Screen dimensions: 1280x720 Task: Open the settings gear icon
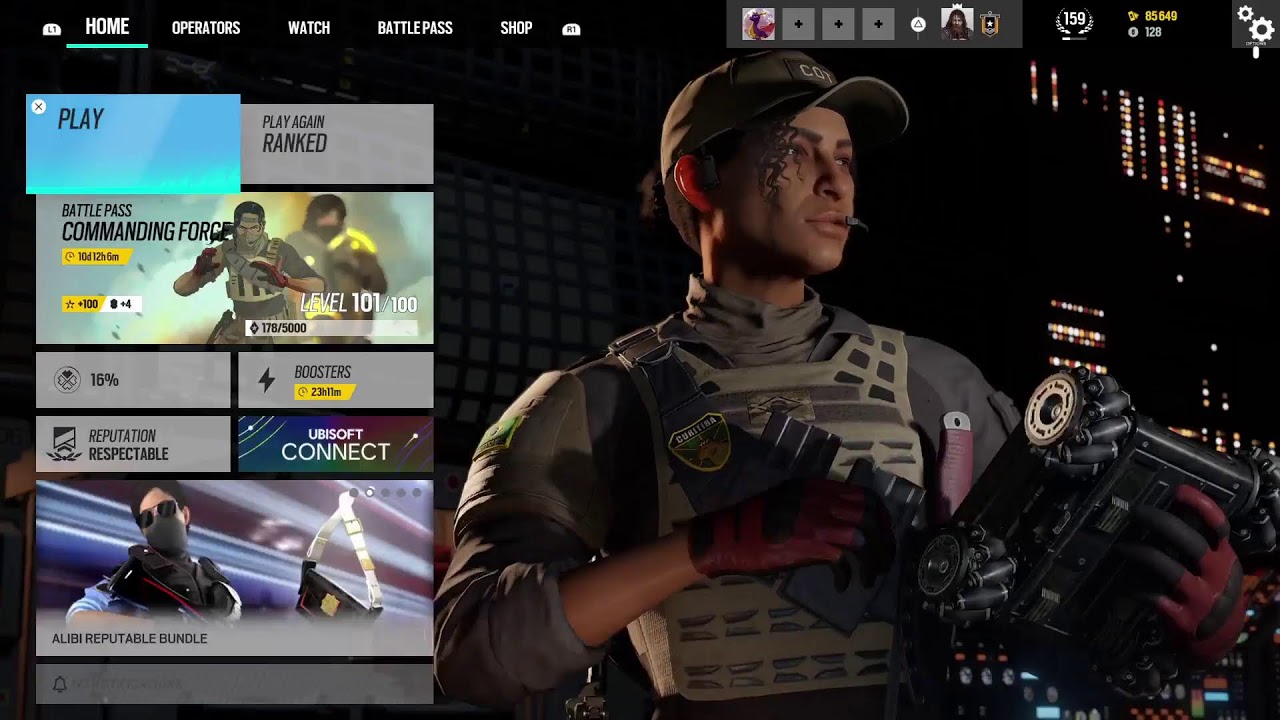[1255, 24]
